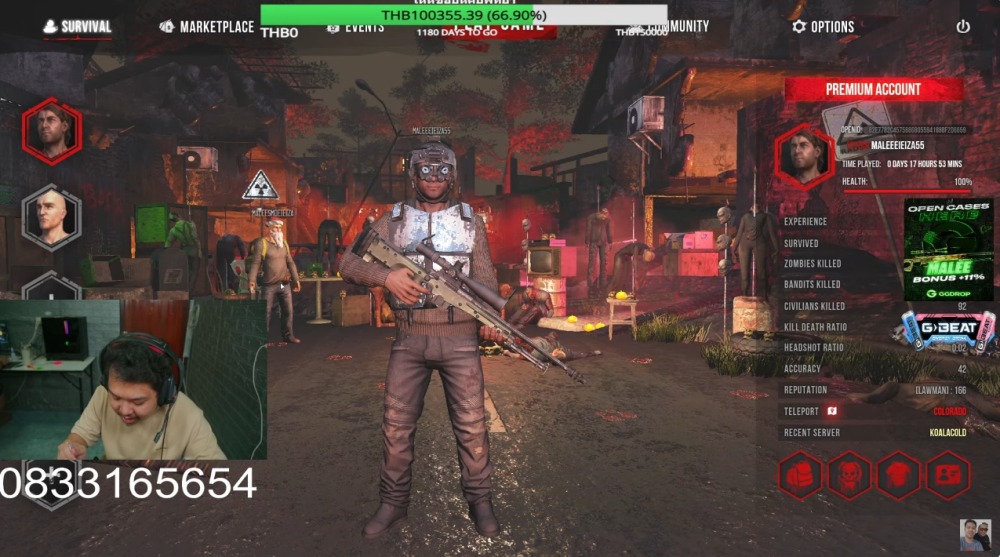The image size is (1000, 557).
Task: Open the Community tab
Action: [x=674, y=27]
